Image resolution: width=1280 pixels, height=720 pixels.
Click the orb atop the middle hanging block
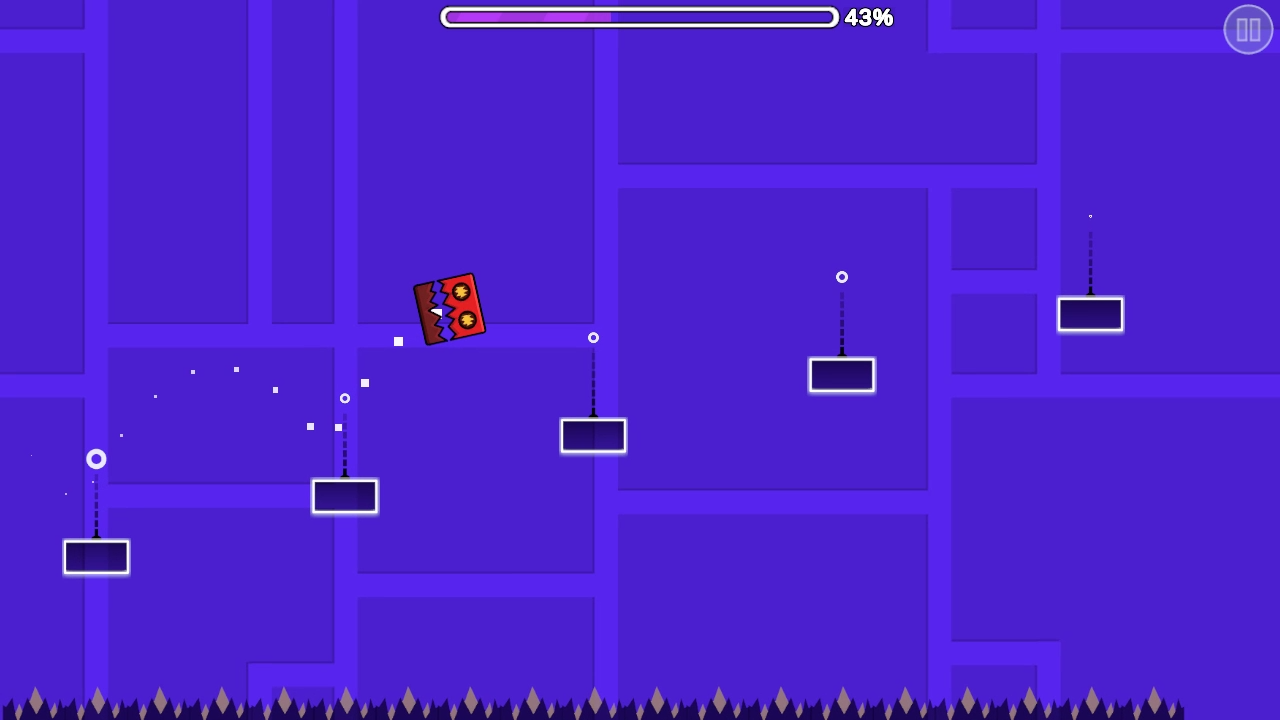click(593, 338)
